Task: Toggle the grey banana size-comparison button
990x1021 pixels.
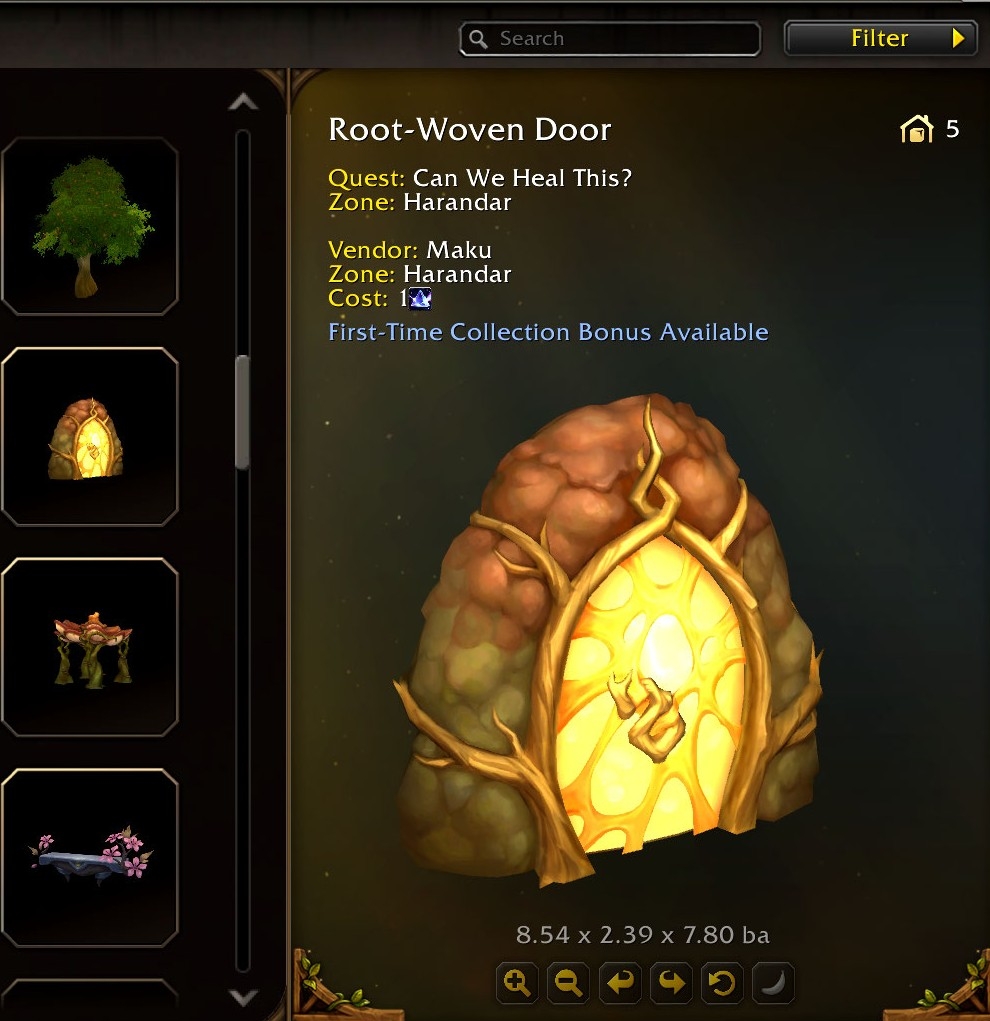Action: tap(773, 983)
